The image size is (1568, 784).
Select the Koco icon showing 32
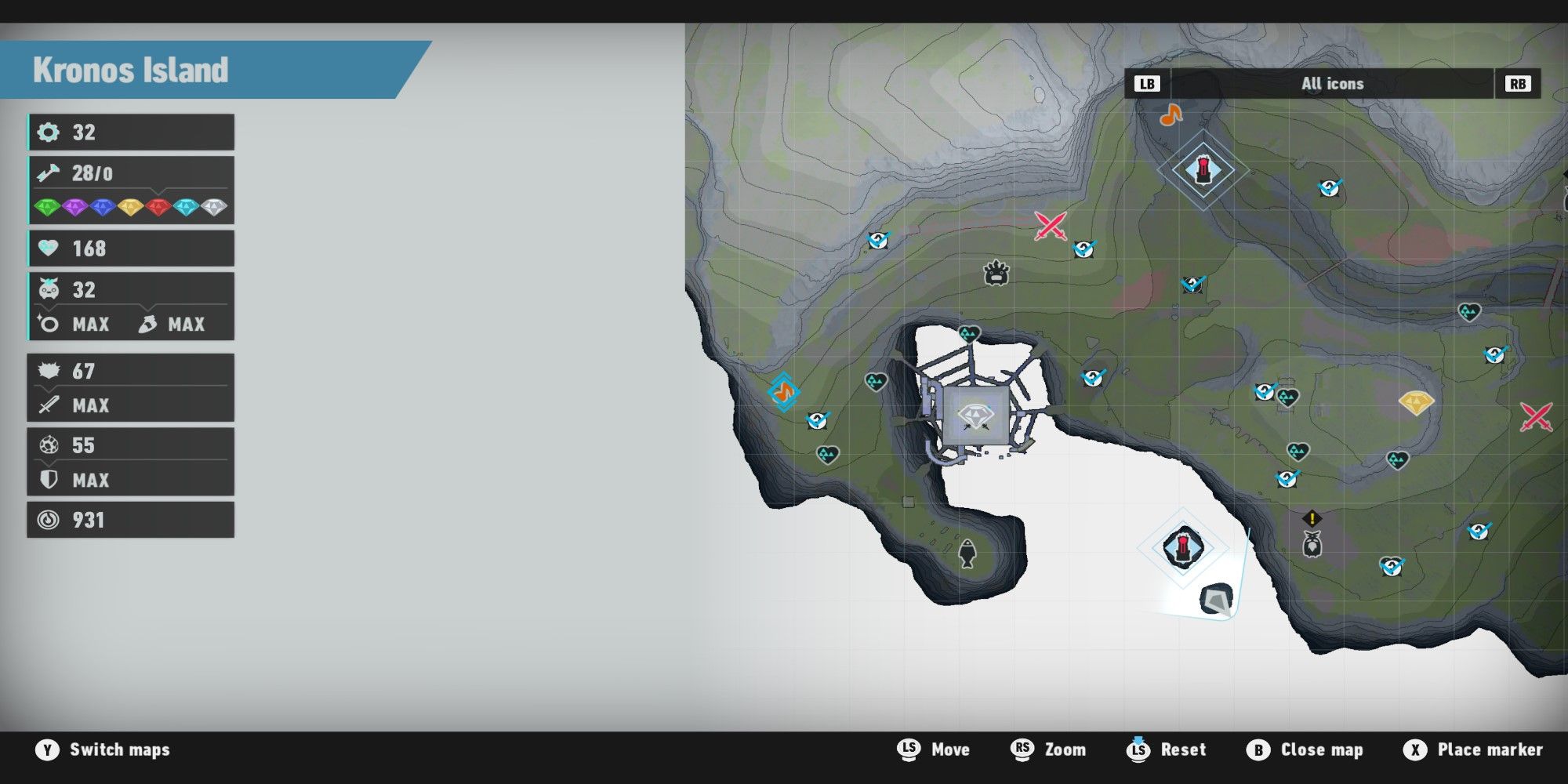click(x=49, y=289)
